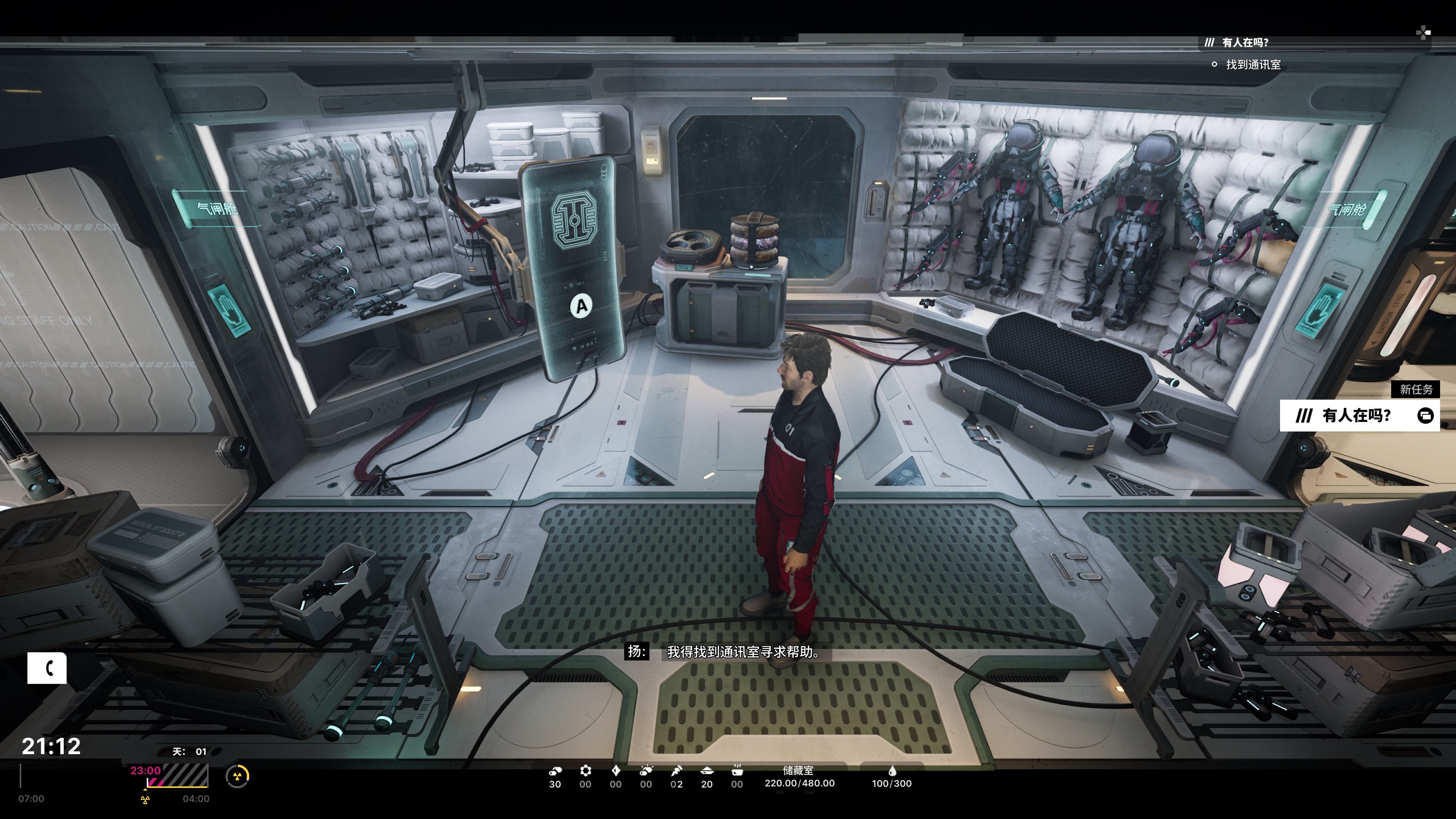Select the metals resource icon showing 30
1456x819 pixels.
point(555,770)
